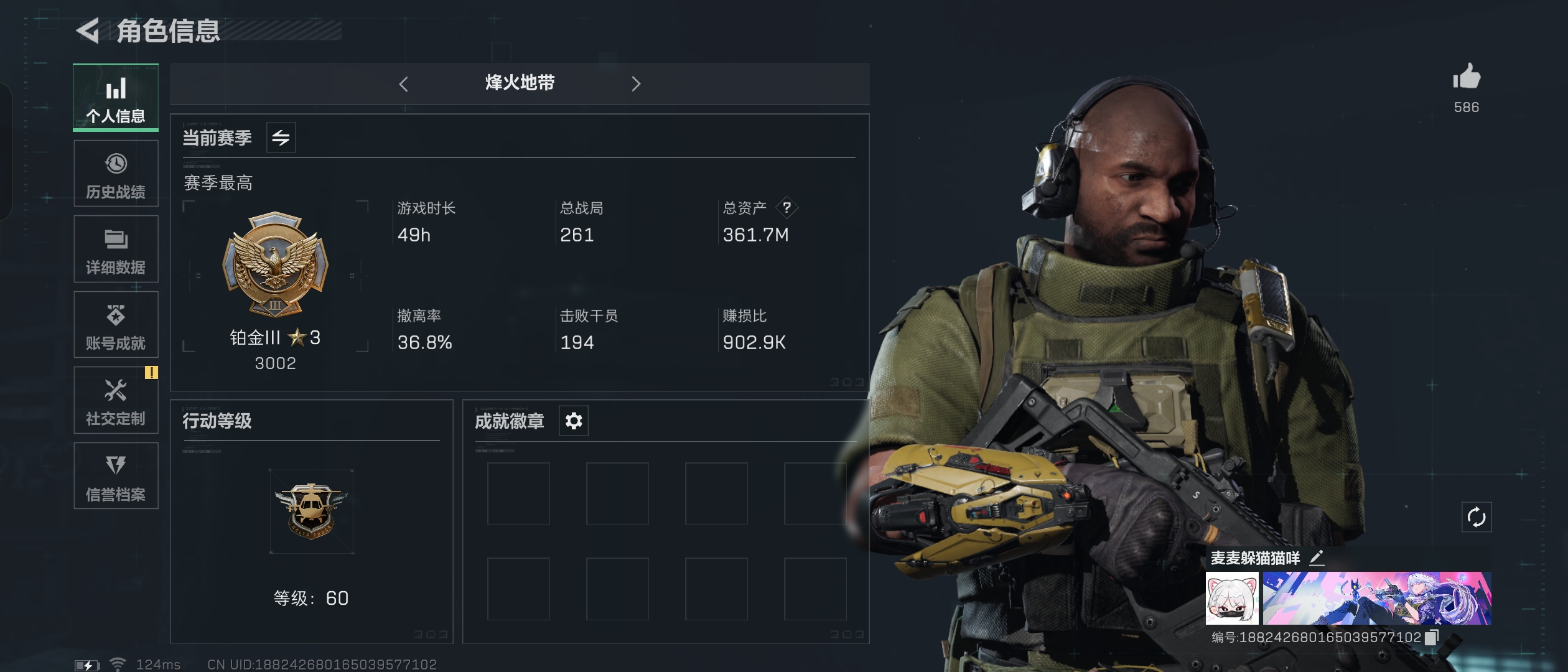Screen dimensions: 1568x672
Task: Show the 总资产 question mark help
Action: pos(787,207)
